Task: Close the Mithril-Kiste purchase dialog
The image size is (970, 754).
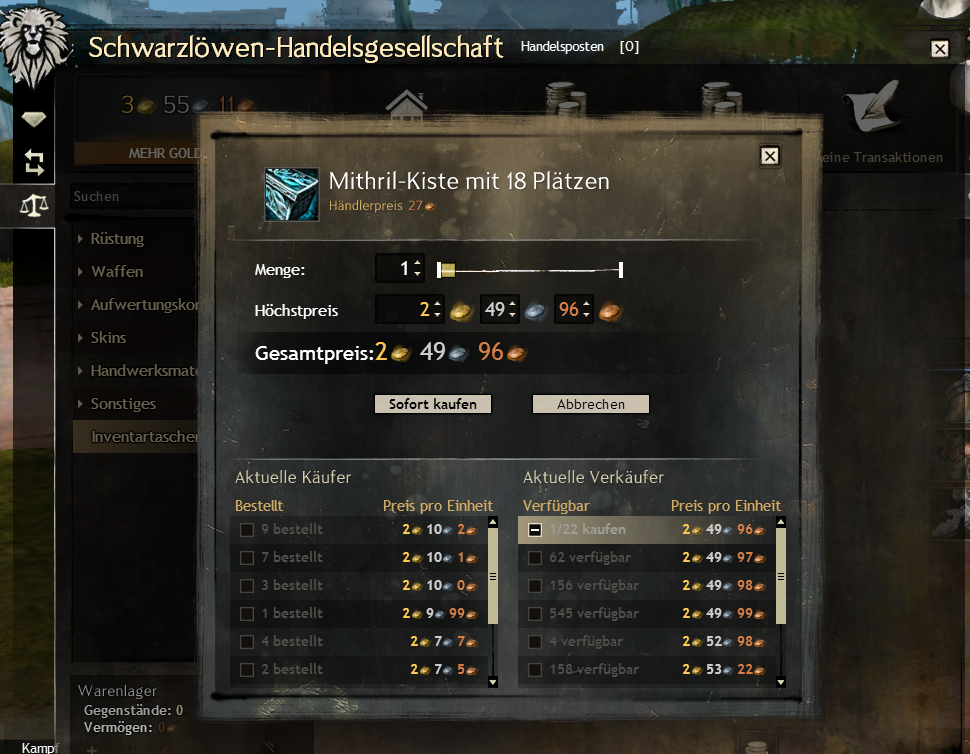Action: (x=769, y=155)
